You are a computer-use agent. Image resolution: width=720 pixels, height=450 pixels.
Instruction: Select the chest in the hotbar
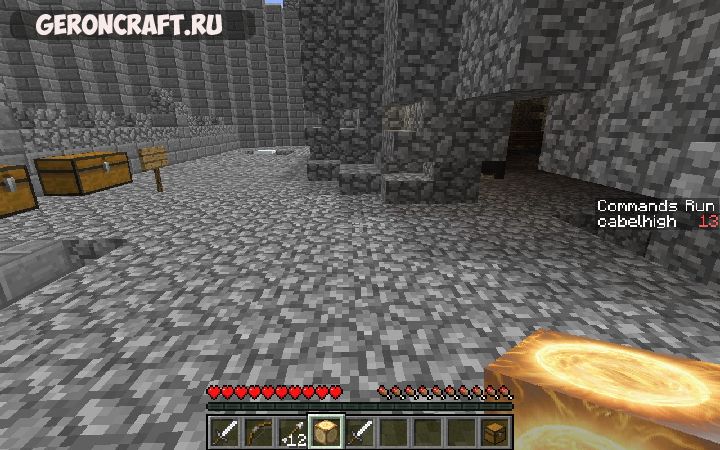(495, 432)
